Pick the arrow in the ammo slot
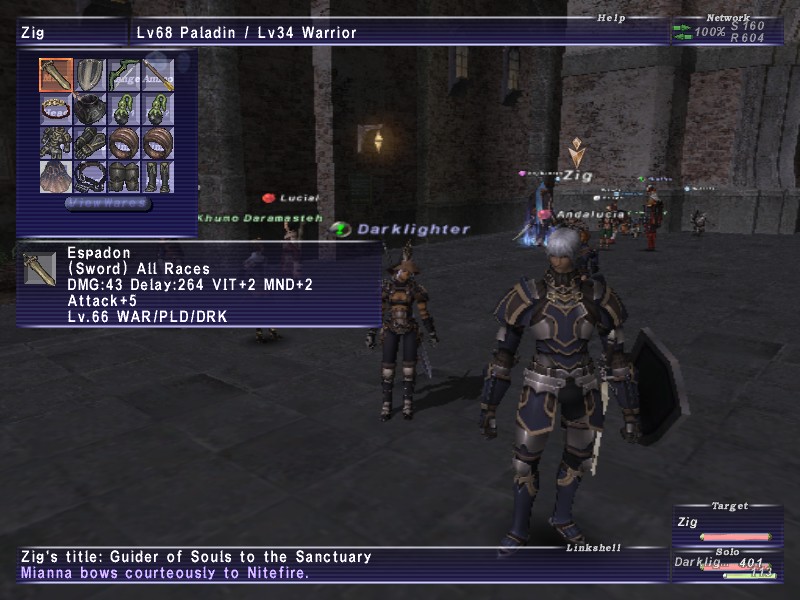This screenshot has height=600, width=800. 158,76
